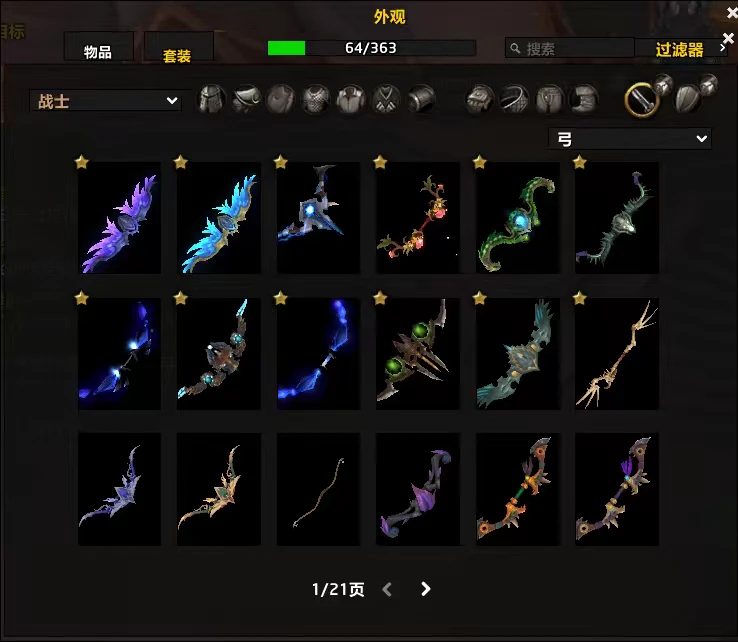Open the 套装 tab
The height and width of the screenshot is (642, 738).
pyautogui.click(x=178, y=54)
